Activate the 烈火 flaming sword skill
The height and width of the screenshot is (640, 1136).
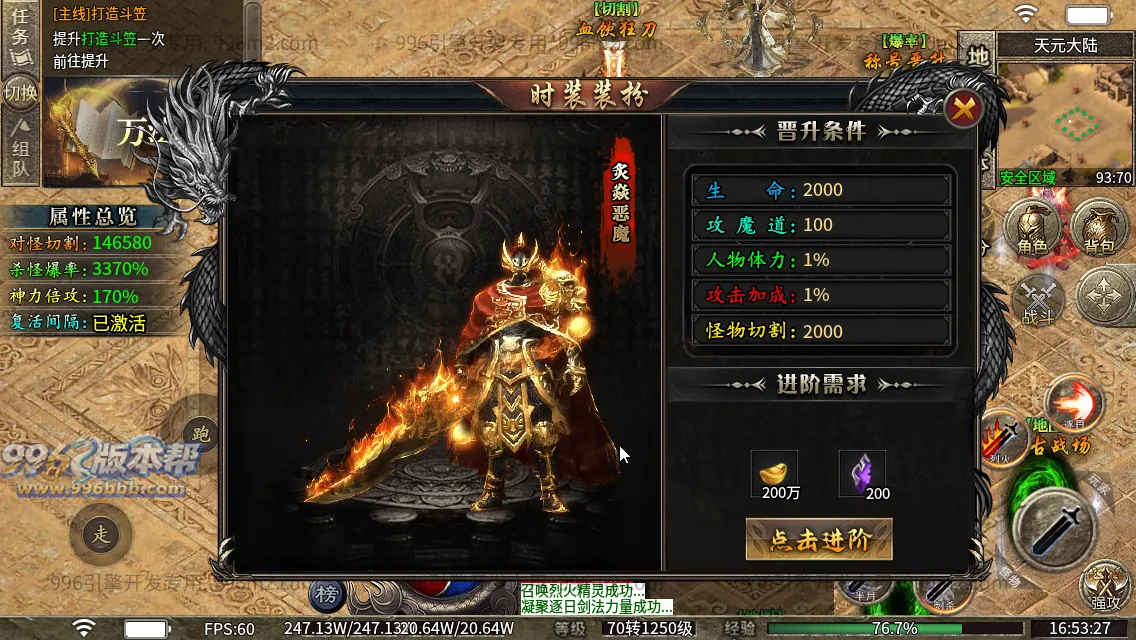pyautogui.click(x=1001, y=436)
